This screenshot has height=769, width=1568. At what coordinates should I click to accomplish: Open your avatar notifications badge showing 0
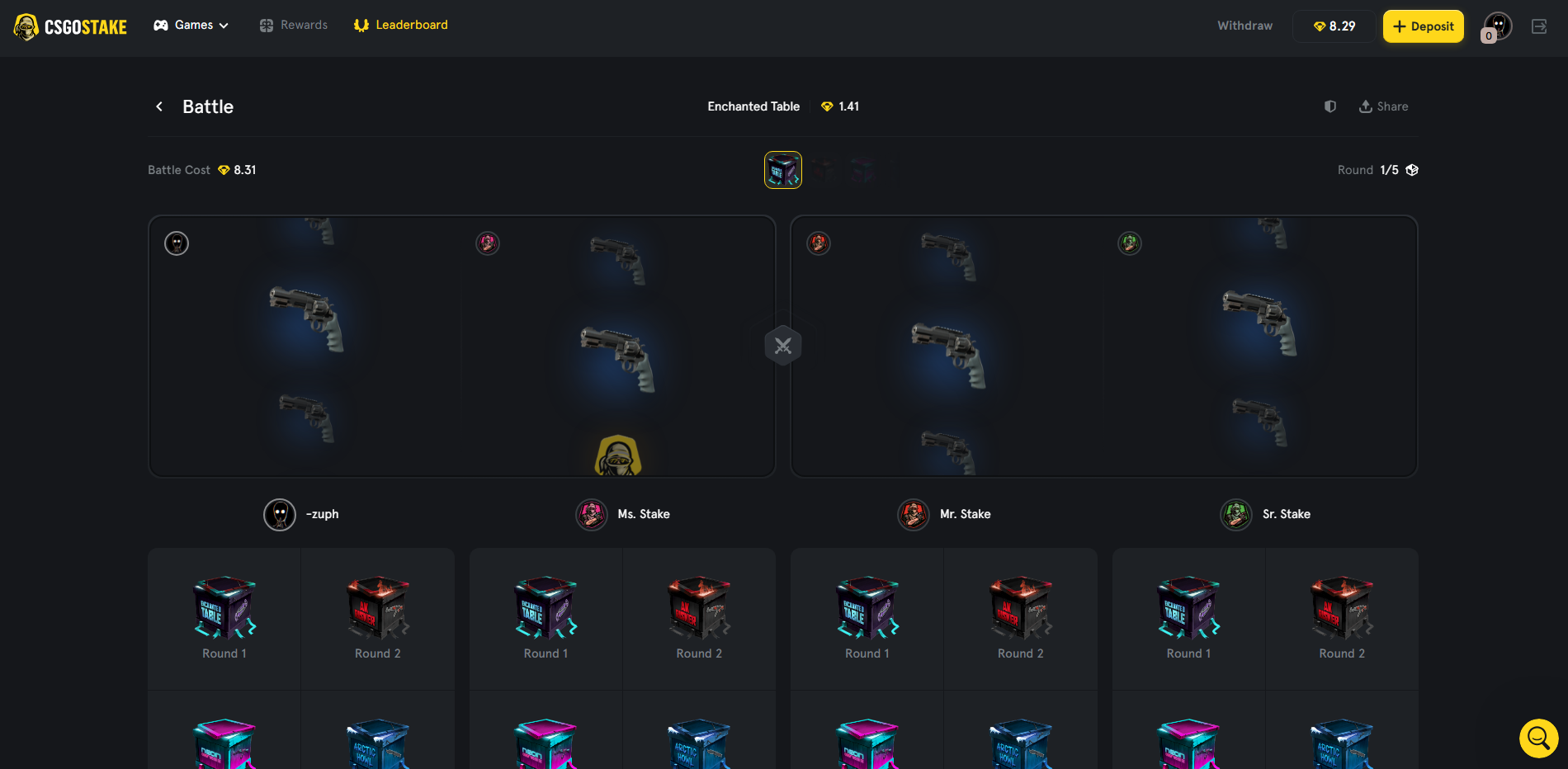pos(1487,35)
